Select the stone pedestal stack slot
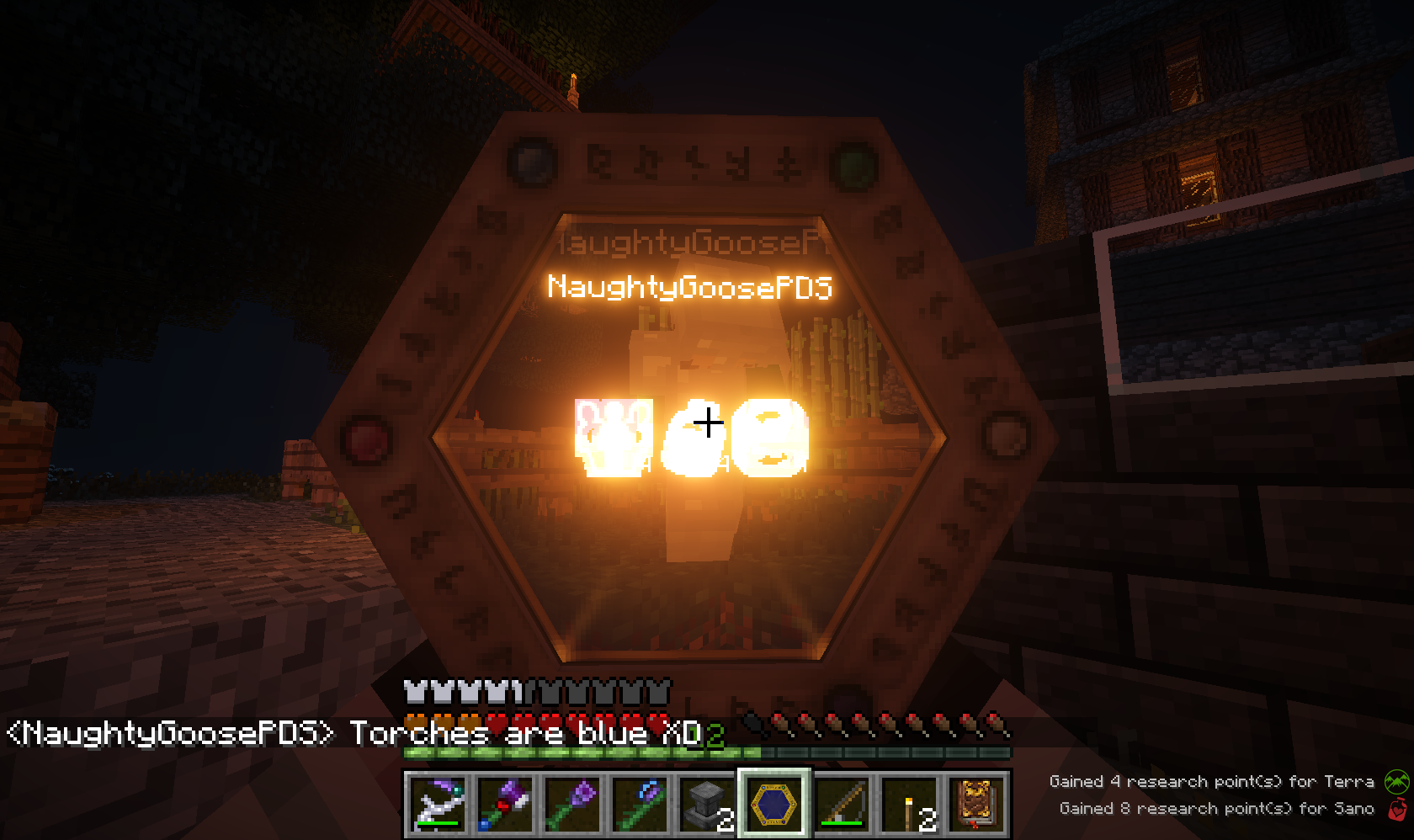The width and height of the screenshot is (1414, 840). pyautogui.click(x=708, y=804)
